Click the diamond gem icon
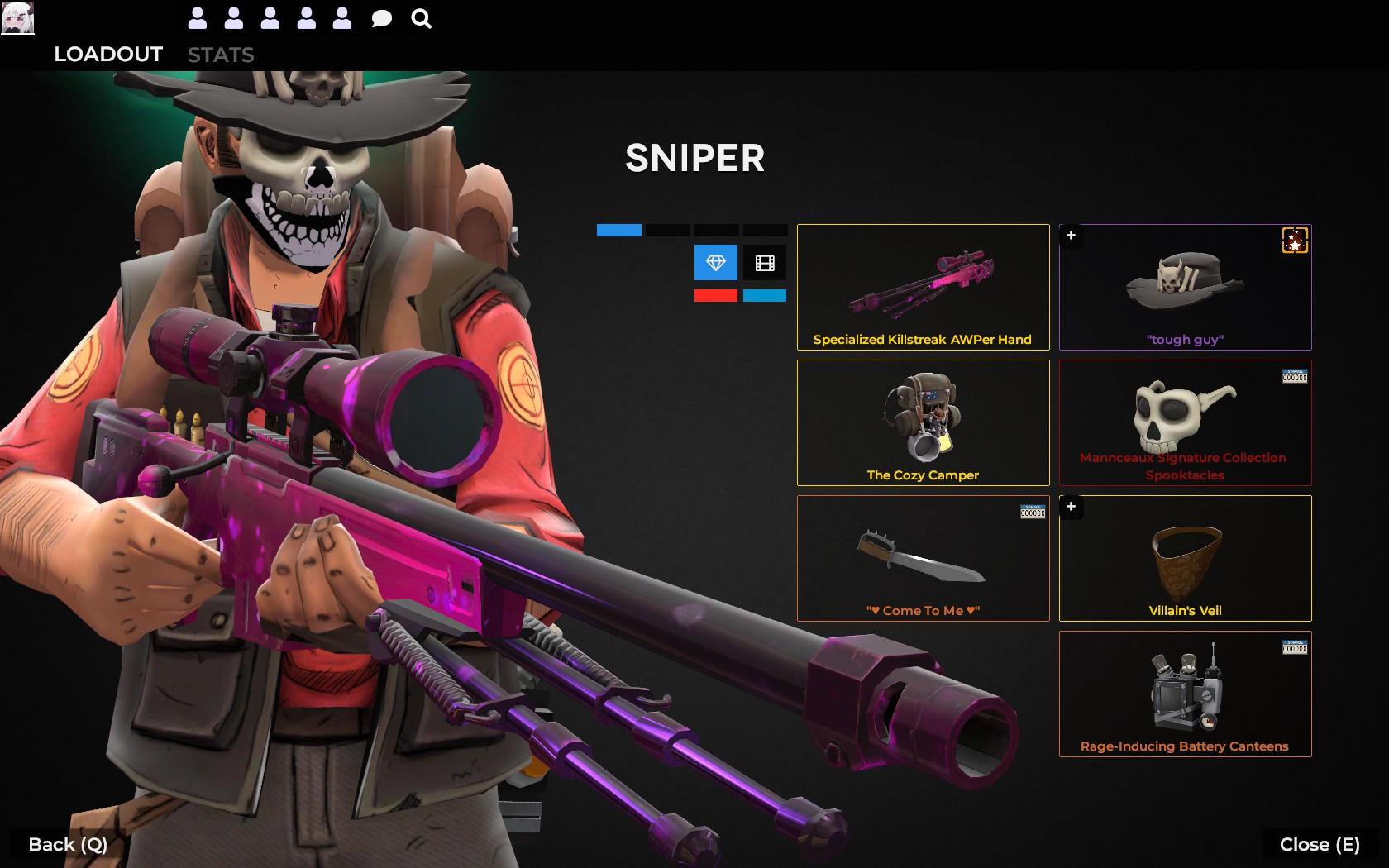The height and width of the screenshot is (868, 1389). [714, 263]
